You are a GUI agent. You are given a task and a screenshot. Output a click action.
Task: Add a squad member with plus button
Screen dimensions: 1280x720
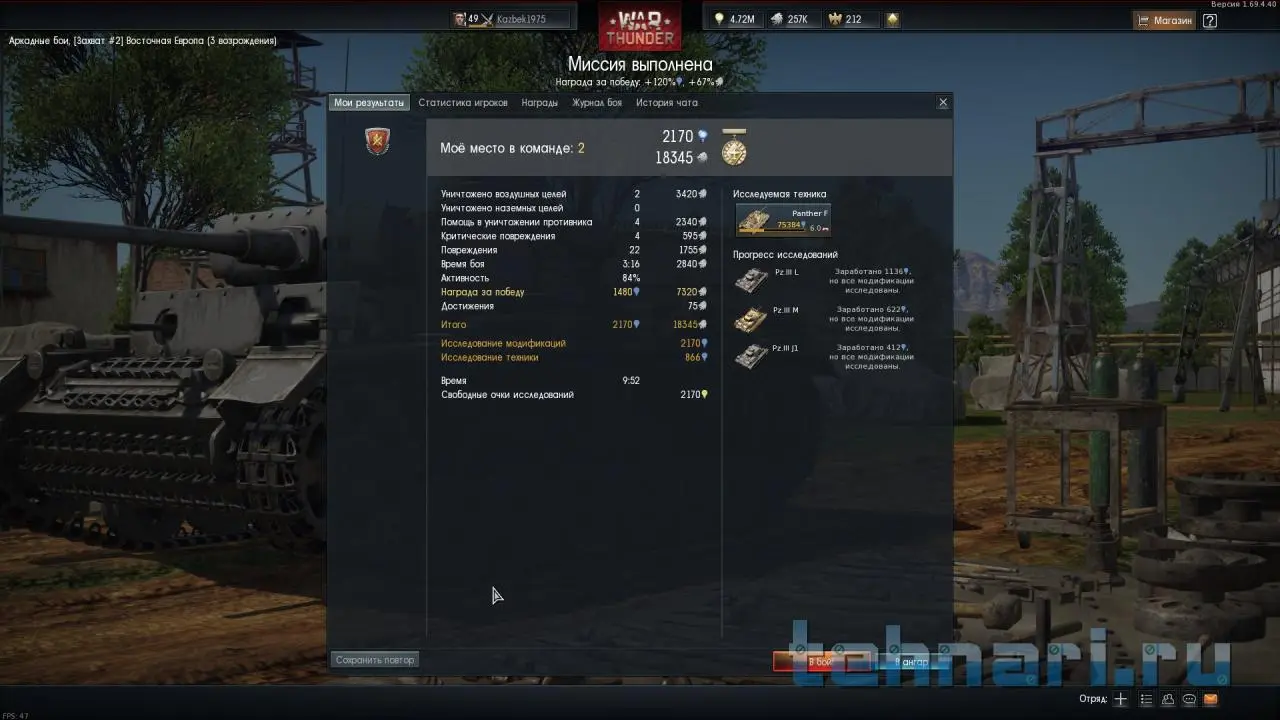(x=1121, y=699)
